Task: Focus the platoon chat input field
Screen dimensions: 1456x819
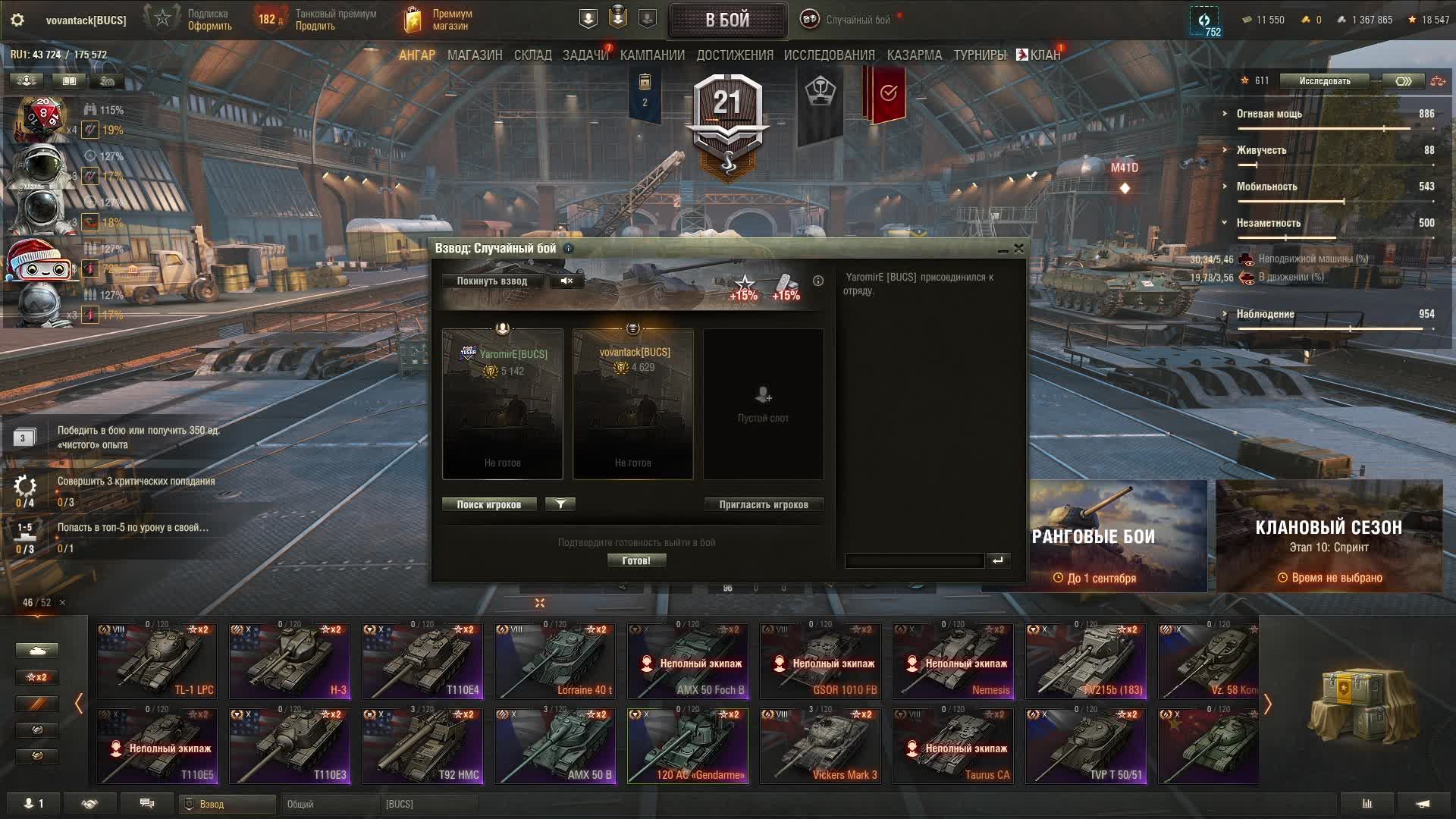Action: 914,561
